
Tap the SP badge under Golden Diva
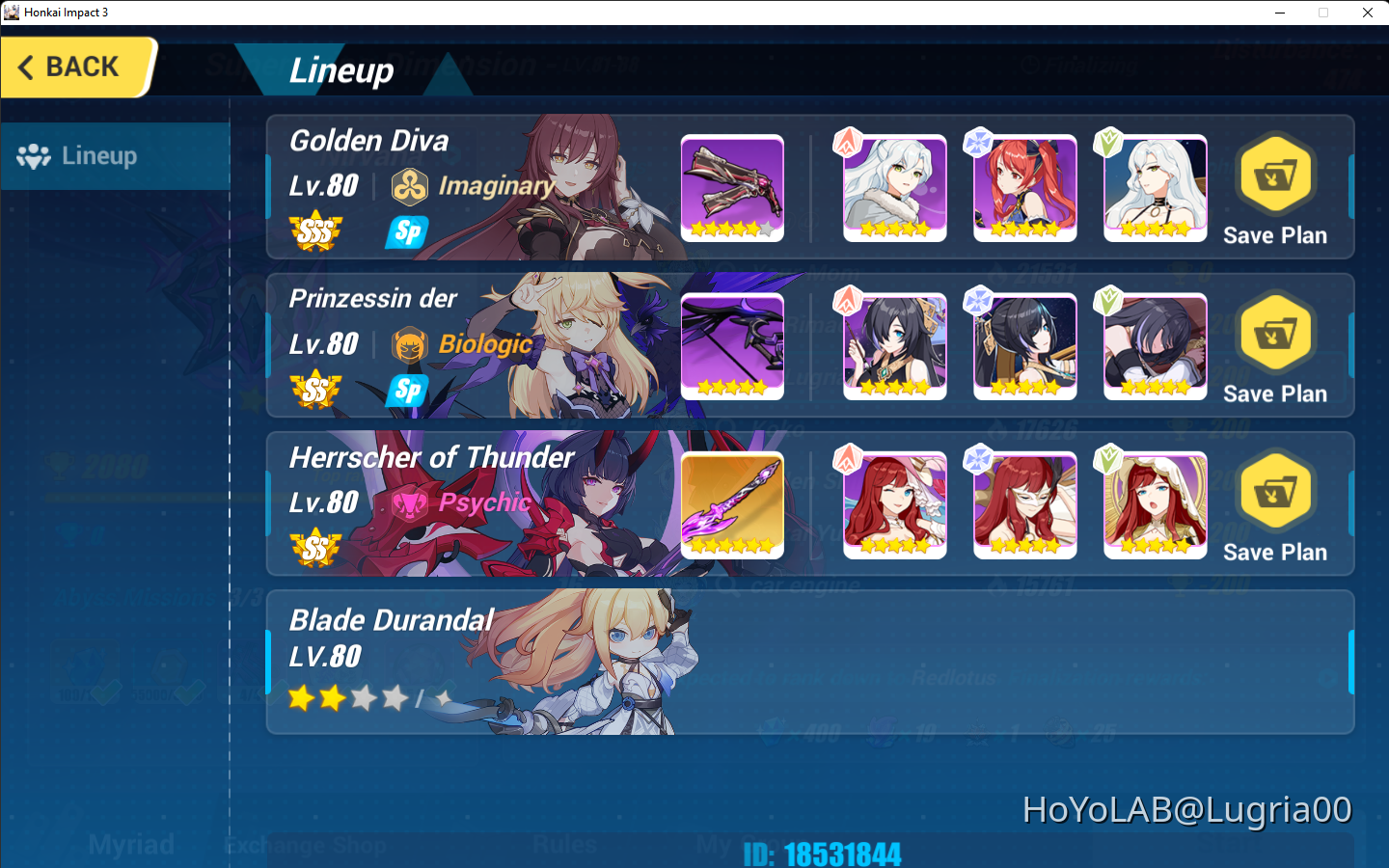point(406,231)
